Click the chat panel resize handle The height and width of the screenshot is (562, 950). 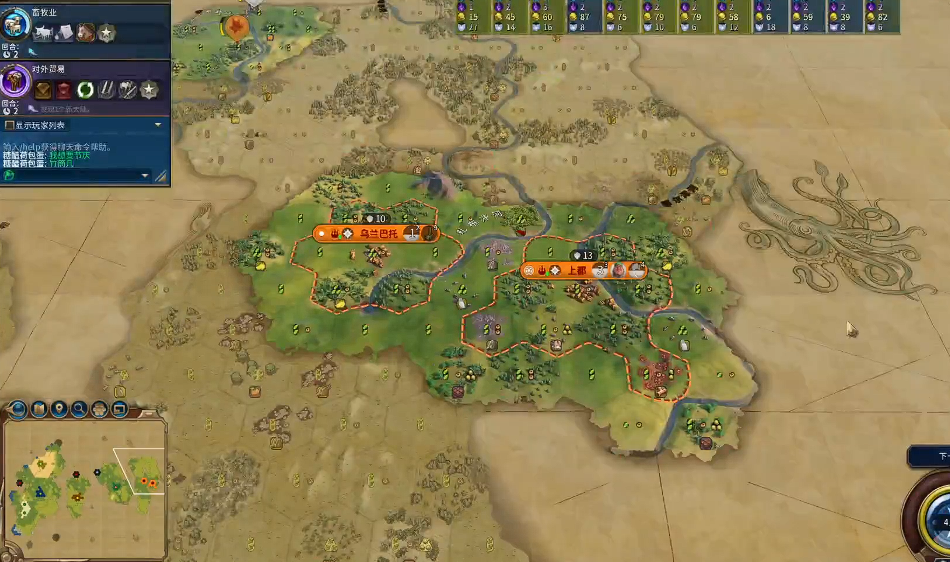click(161, 176)
